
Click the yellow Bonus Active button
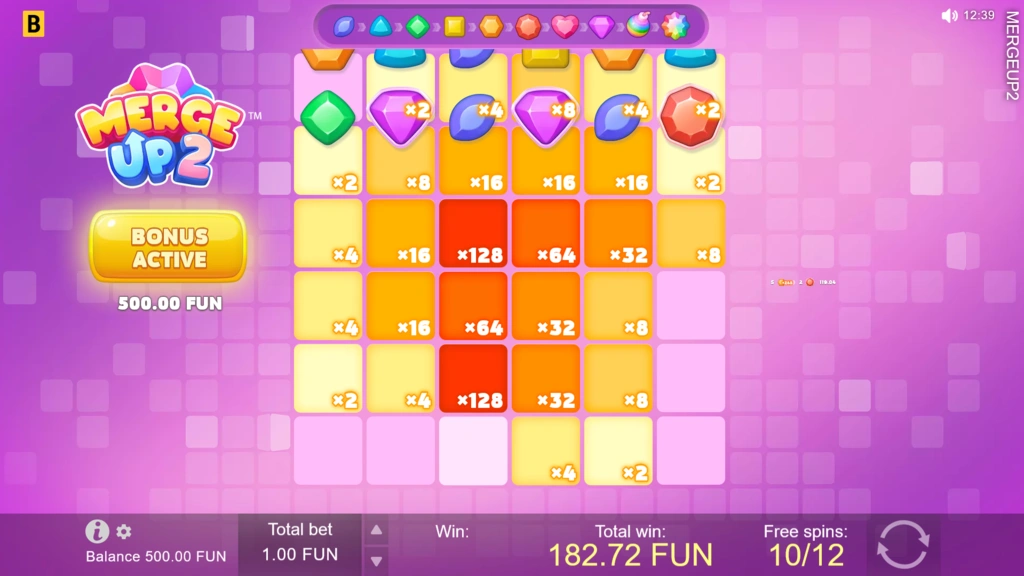coord(168,247)
